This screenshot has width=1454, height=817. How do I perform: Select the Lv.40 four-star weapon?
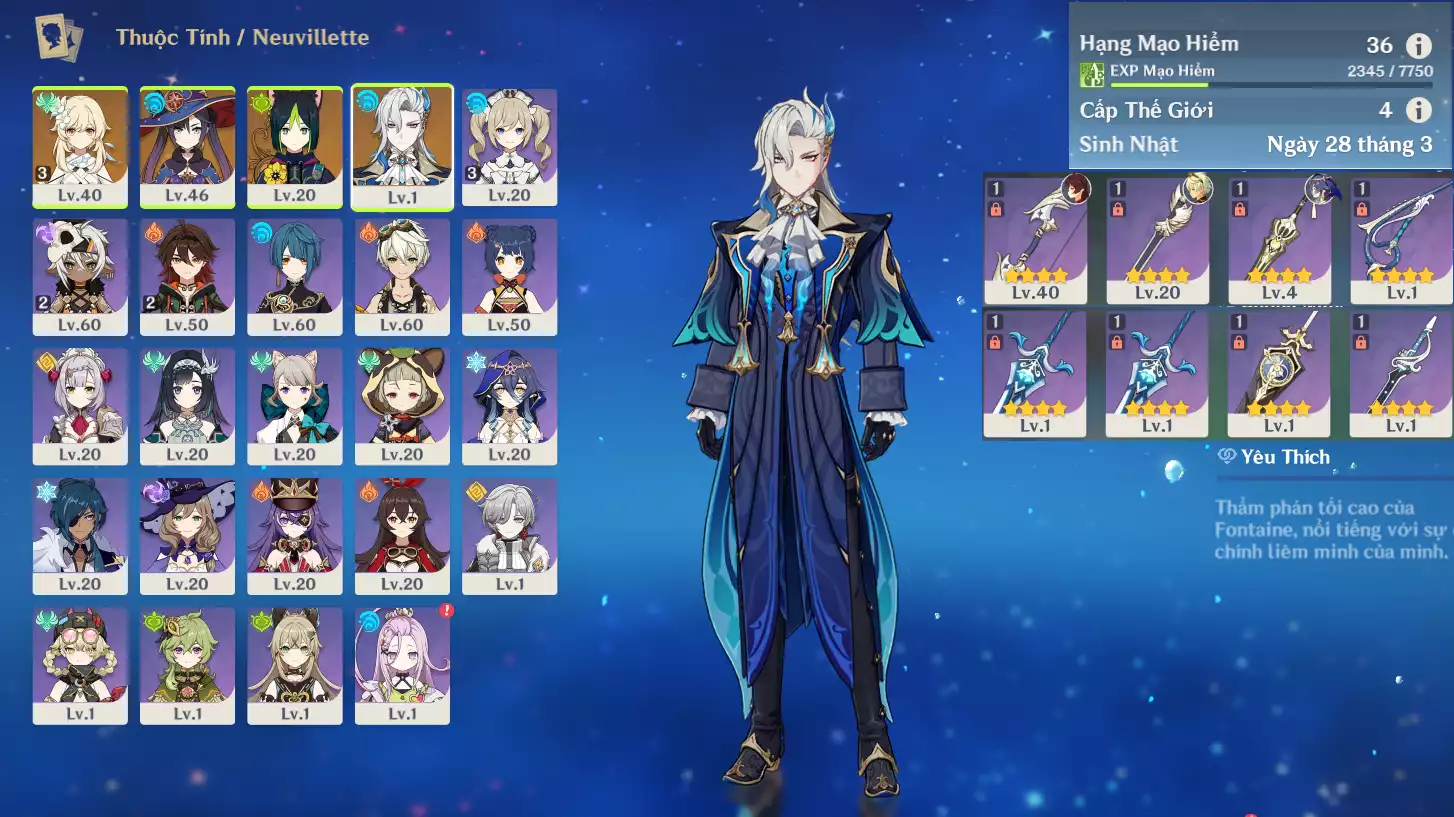coord(1035,240)
